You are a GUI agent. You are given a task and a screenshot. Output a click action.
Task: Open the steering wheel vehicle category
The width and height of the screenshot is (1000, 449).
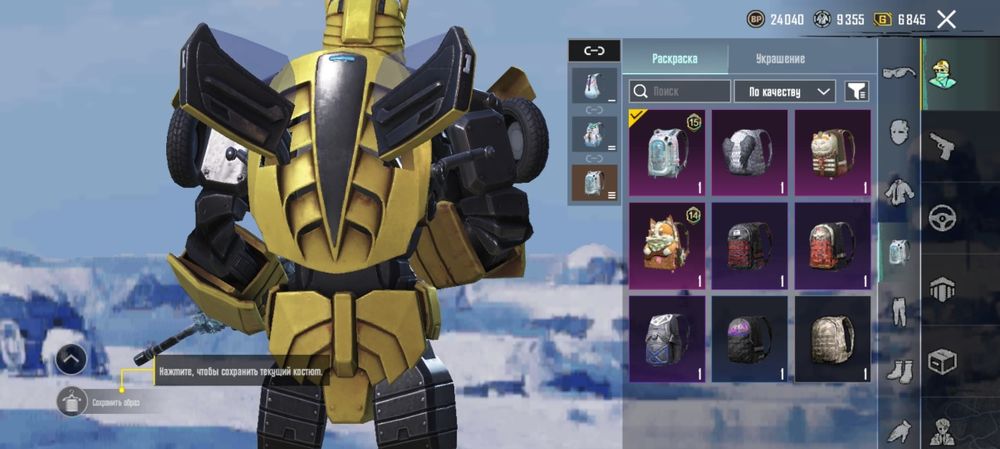click(x=942, y=217)
